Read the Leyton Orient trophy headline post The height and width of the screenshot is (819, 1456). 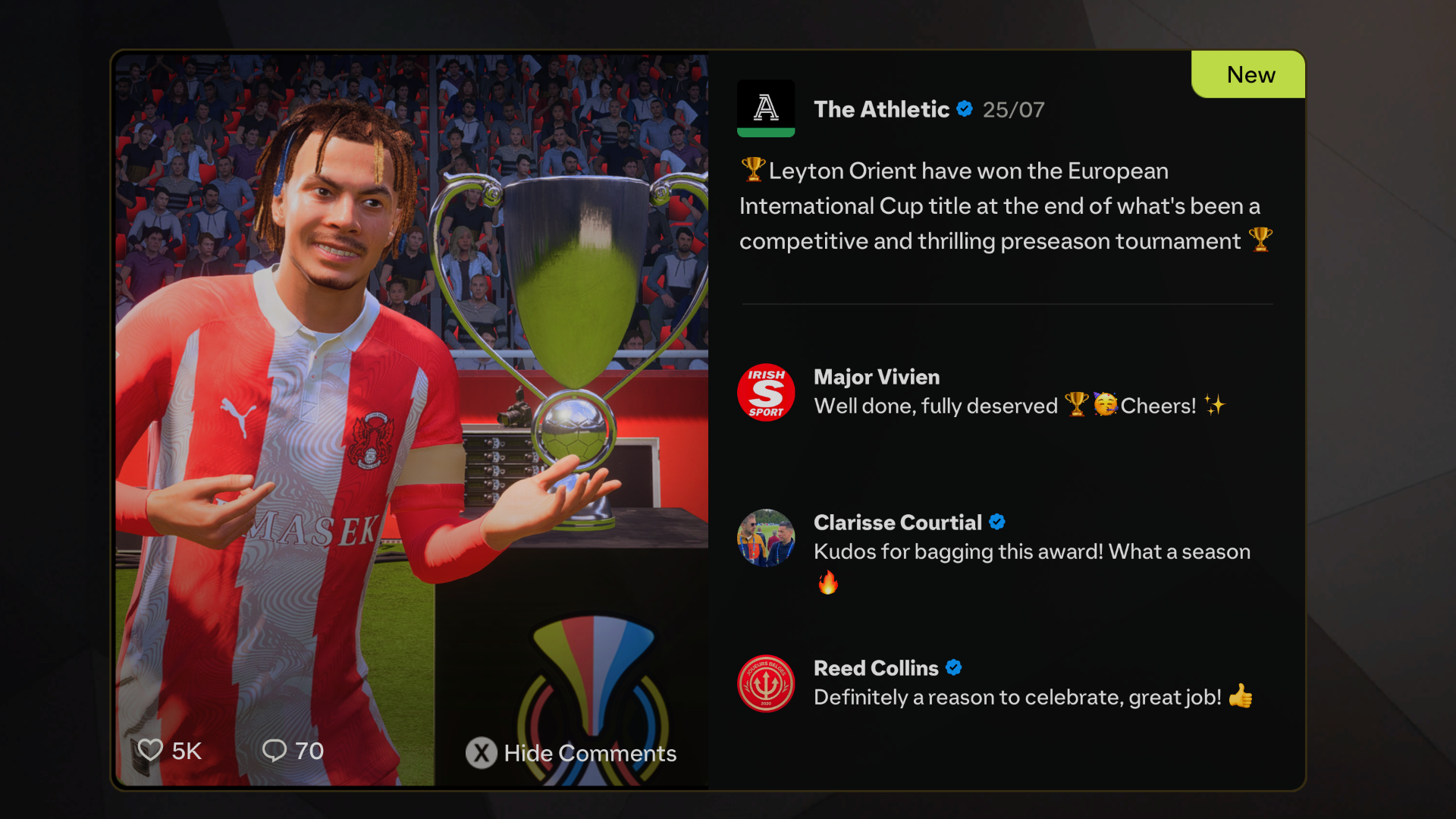tap(1005, 206)
